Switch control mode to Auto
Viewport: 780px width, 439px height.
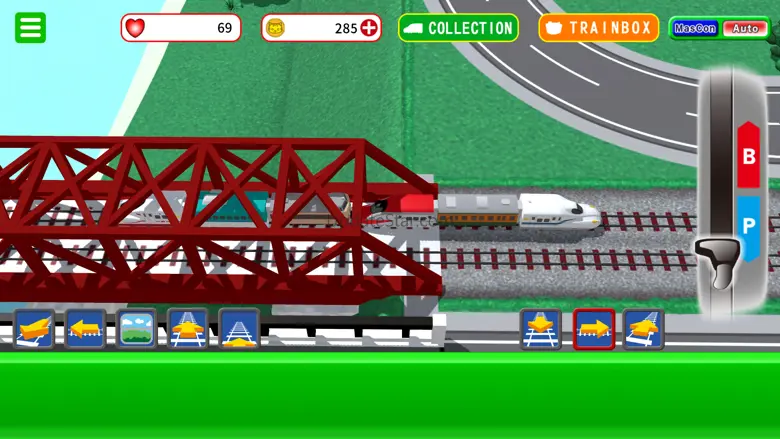[745, 28]
